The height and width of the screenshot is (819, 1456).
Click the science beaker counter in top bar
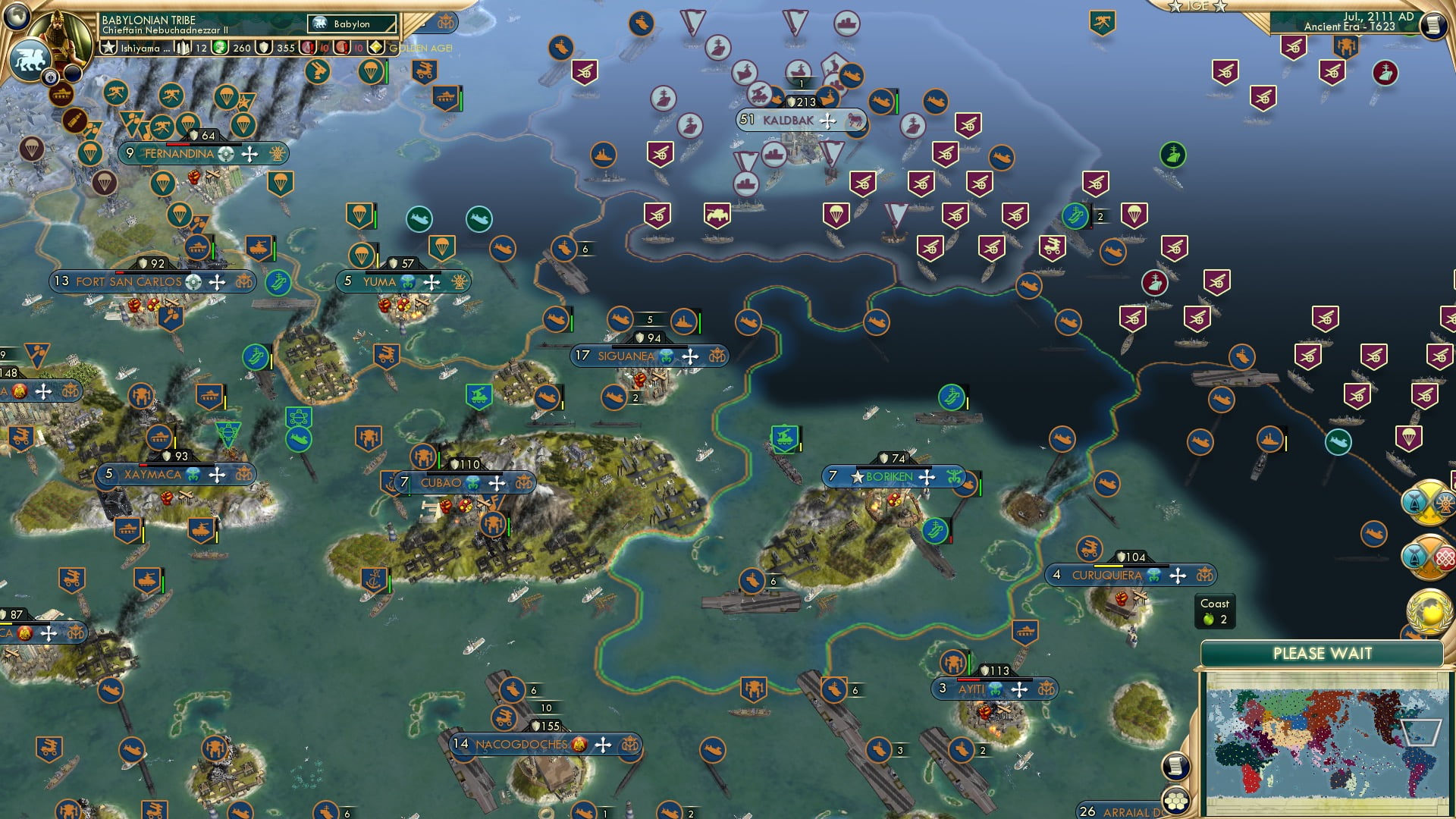point(182,46)
